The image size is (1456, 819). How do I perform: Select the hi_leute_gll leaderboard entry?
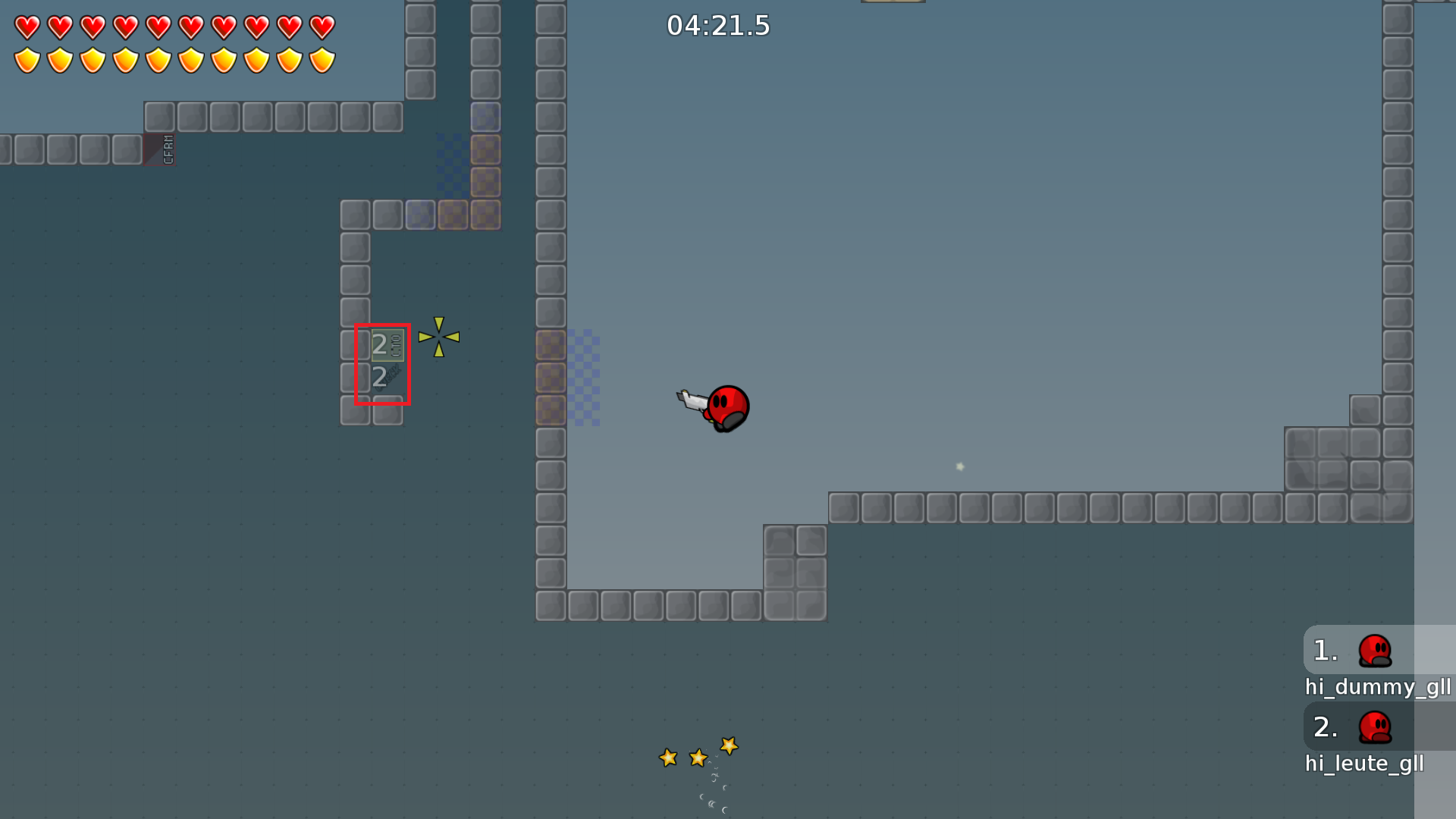(x=1365, y=764)
